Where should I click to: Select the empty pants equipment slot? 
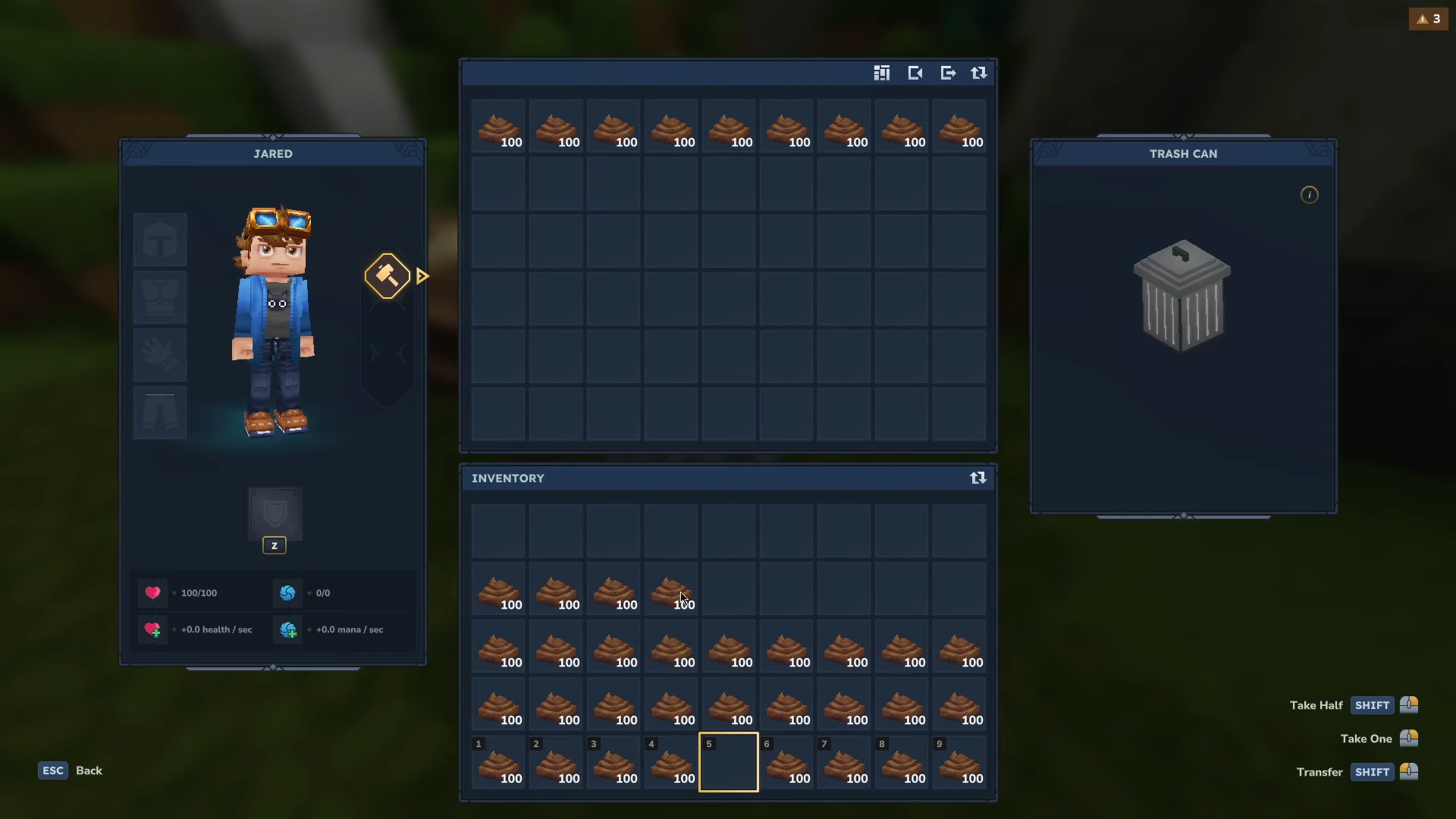pos(160,413)
